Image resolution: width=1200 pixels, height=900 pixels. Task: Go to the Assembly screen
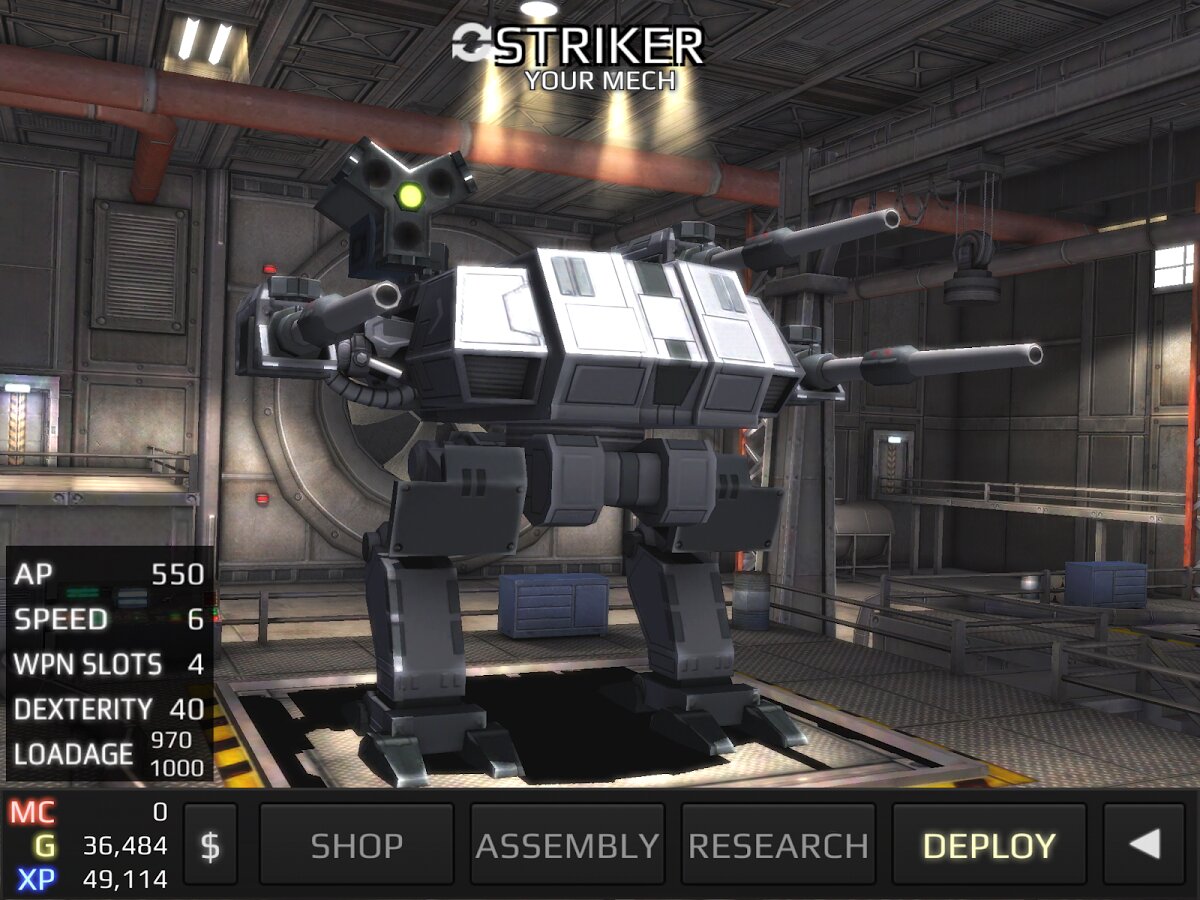coord(567,845)
